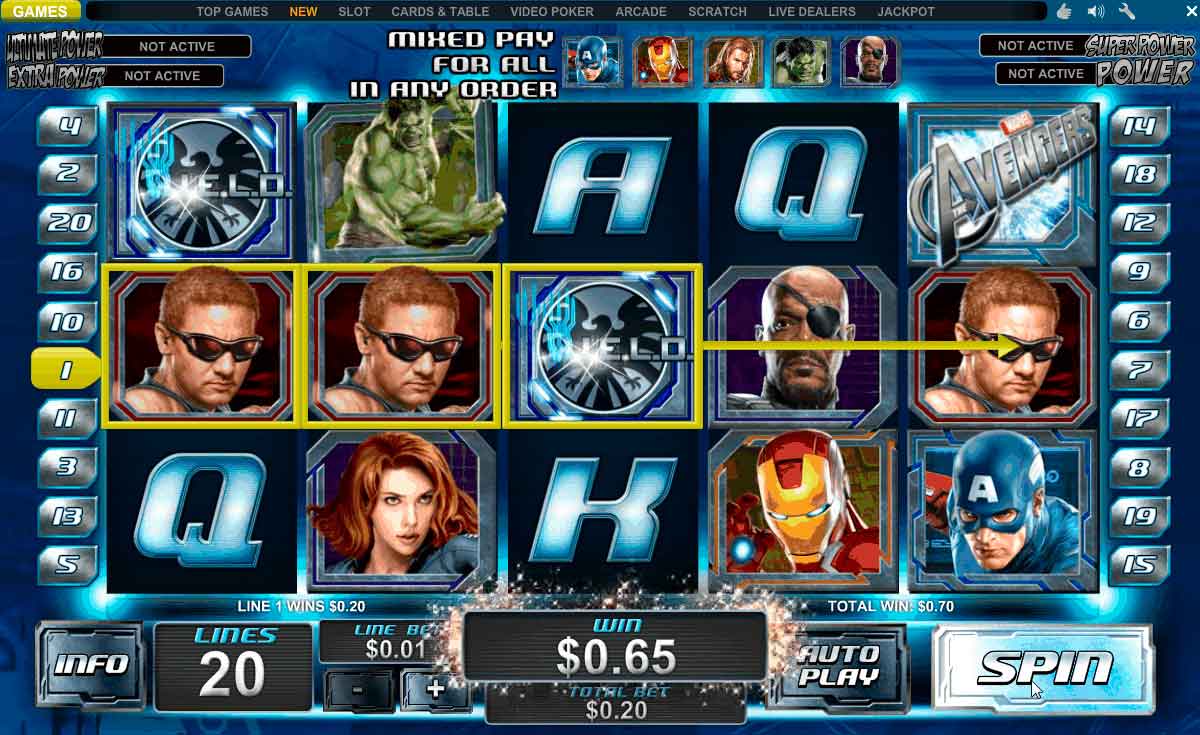1200x735 pixels.
Task: Choose the Arcade category
Action: 641,12
